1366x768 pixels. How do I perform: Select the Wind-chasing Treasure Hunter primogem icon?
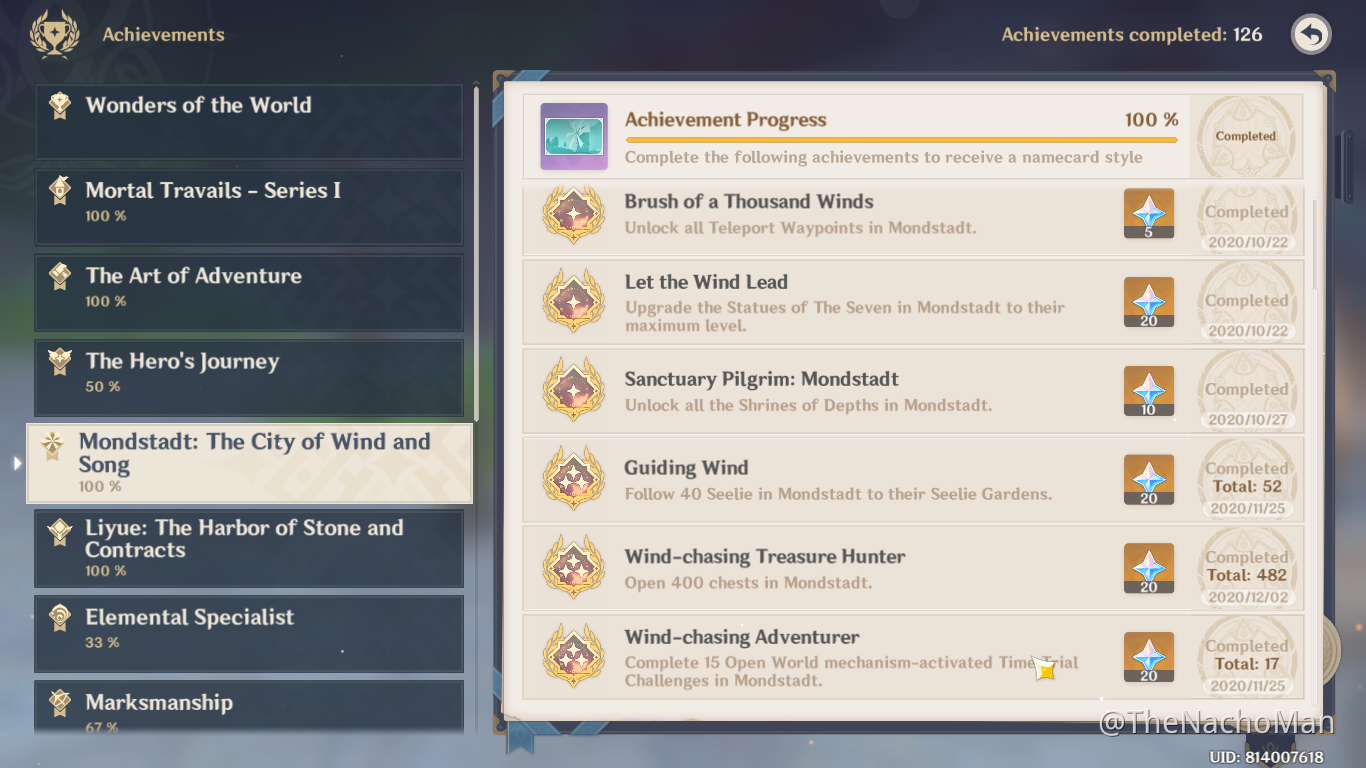click(1148, 568)
